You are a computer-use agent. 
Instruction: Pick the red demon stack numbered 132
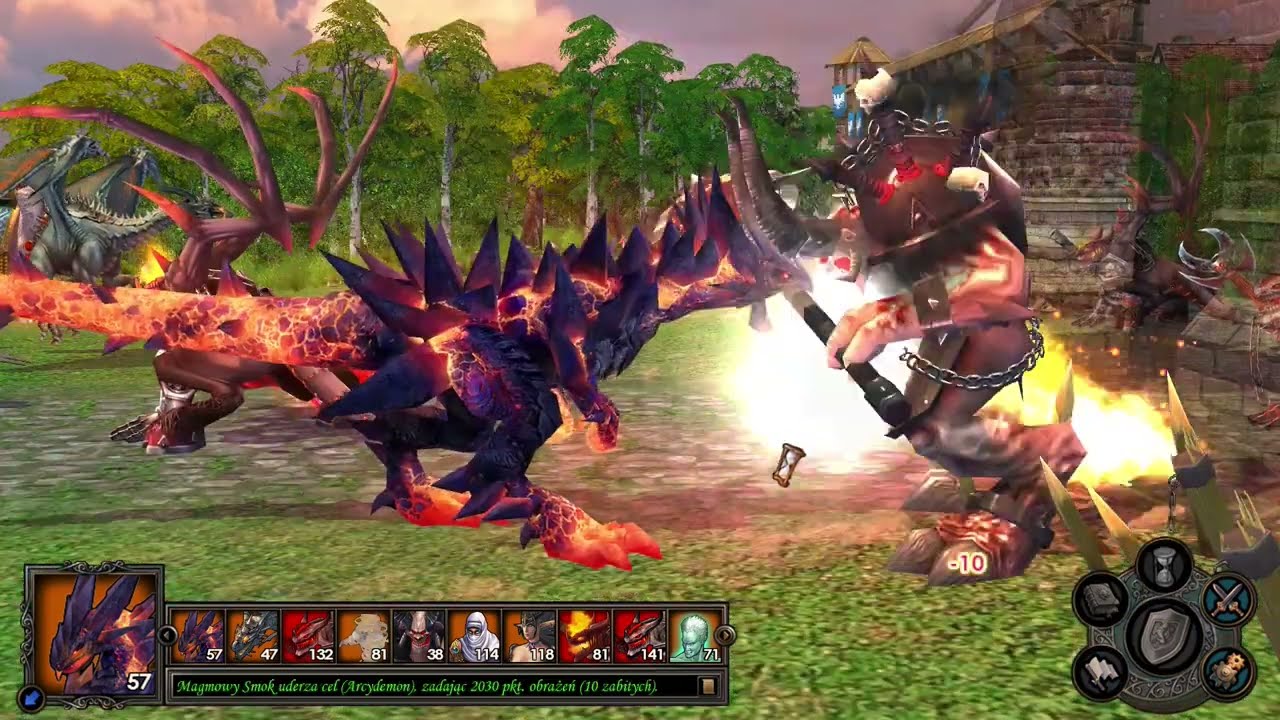pos(308,636)
